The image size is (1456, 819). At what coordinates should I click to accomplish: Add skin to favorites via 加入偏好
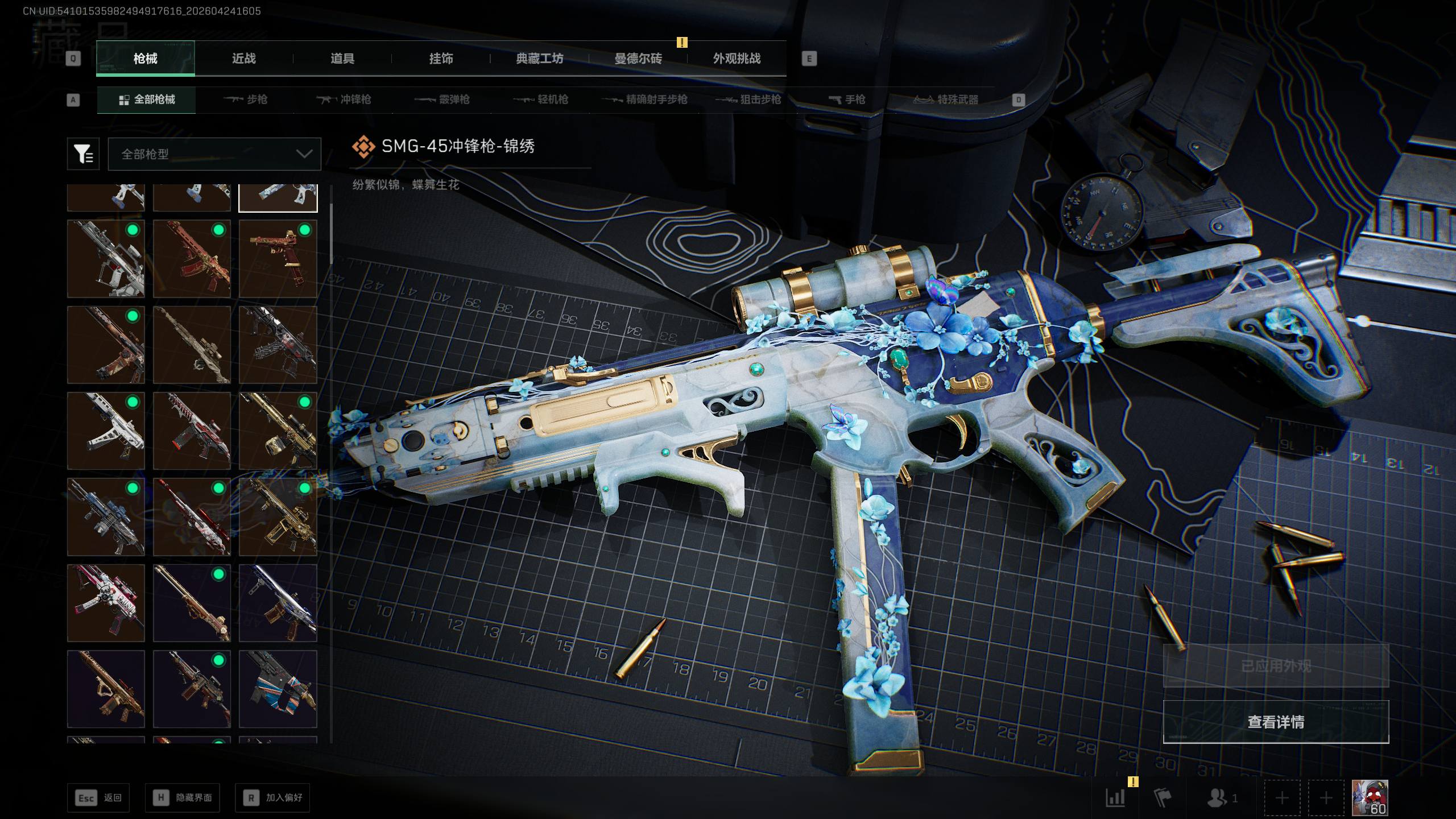coord(272,797)
